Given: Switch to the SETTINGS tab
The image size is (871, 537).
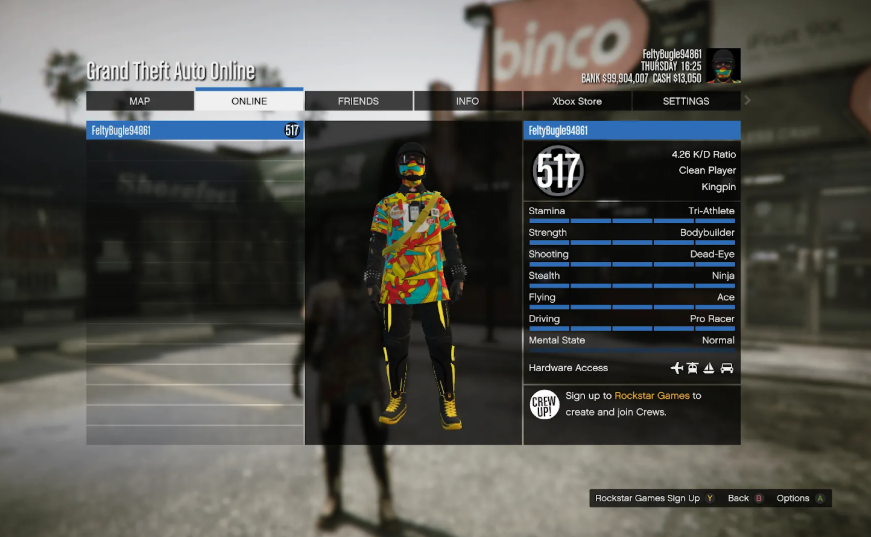Looking at the screenshot, I should (x=686, y=101).
